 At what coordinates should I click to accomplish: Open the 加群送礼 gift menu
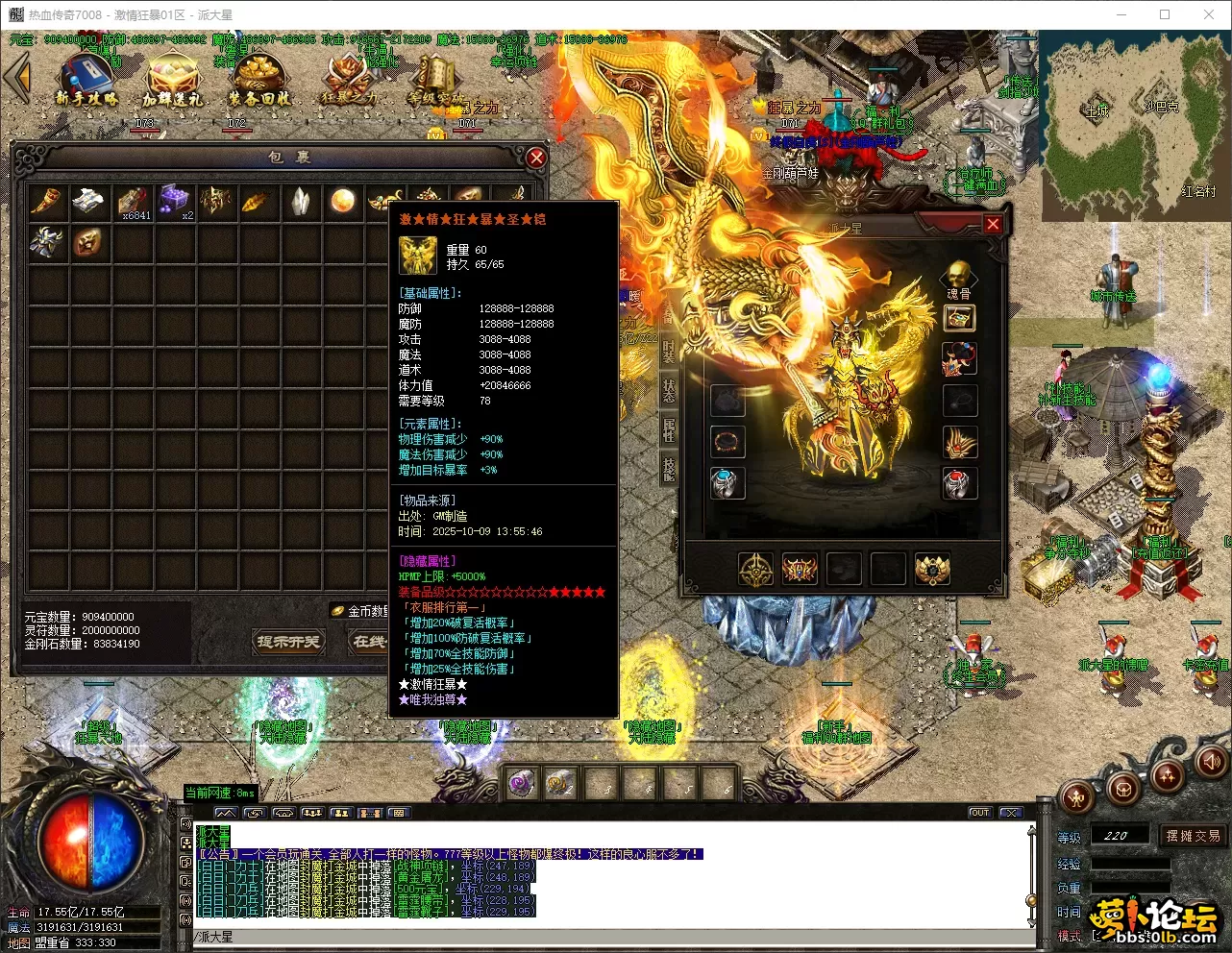coord(173,80)
